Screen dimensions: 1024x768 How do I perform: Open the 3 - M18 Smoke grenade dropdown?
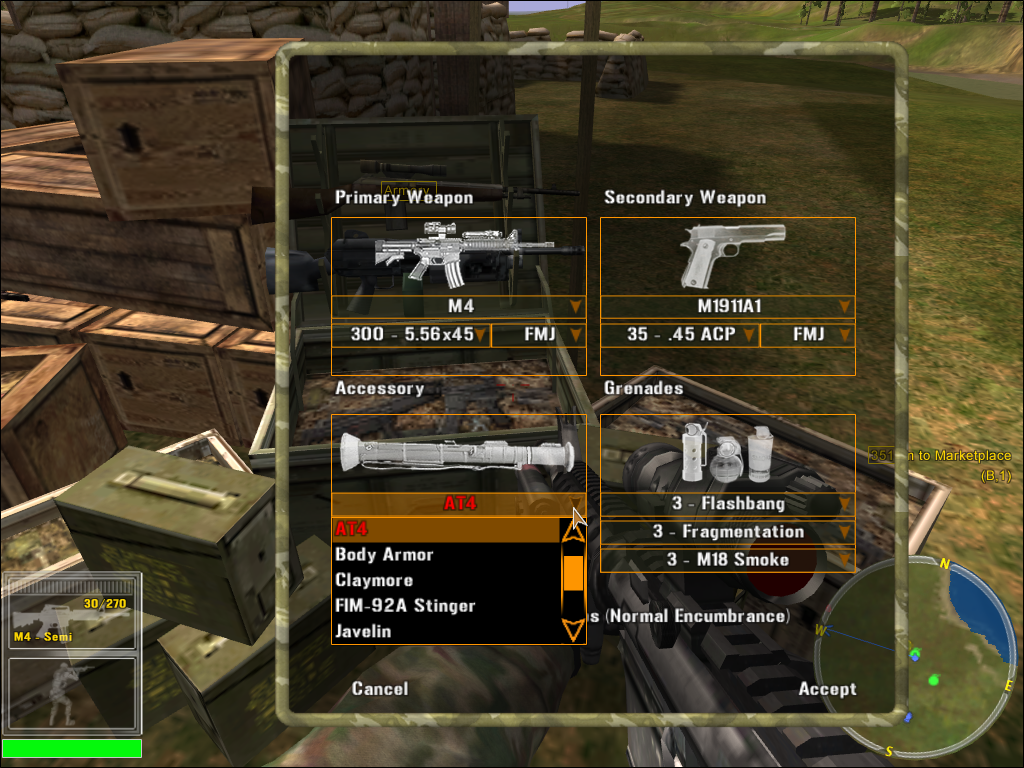coord(728,560)
